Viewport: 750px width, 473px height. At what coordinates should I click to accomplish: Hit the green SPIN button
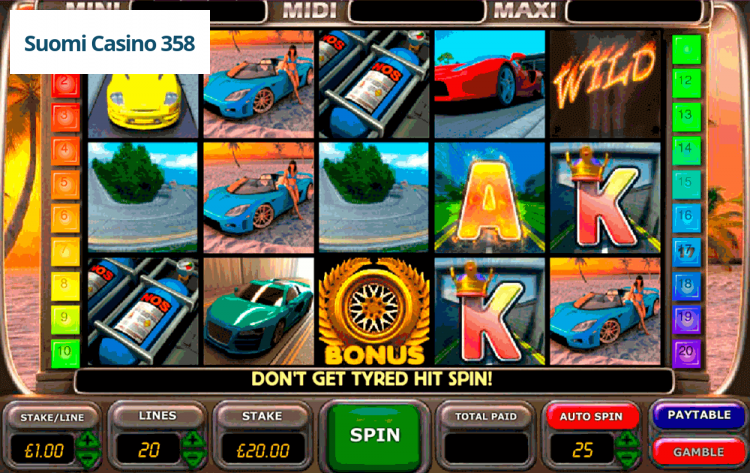click(x=375, y=435)
